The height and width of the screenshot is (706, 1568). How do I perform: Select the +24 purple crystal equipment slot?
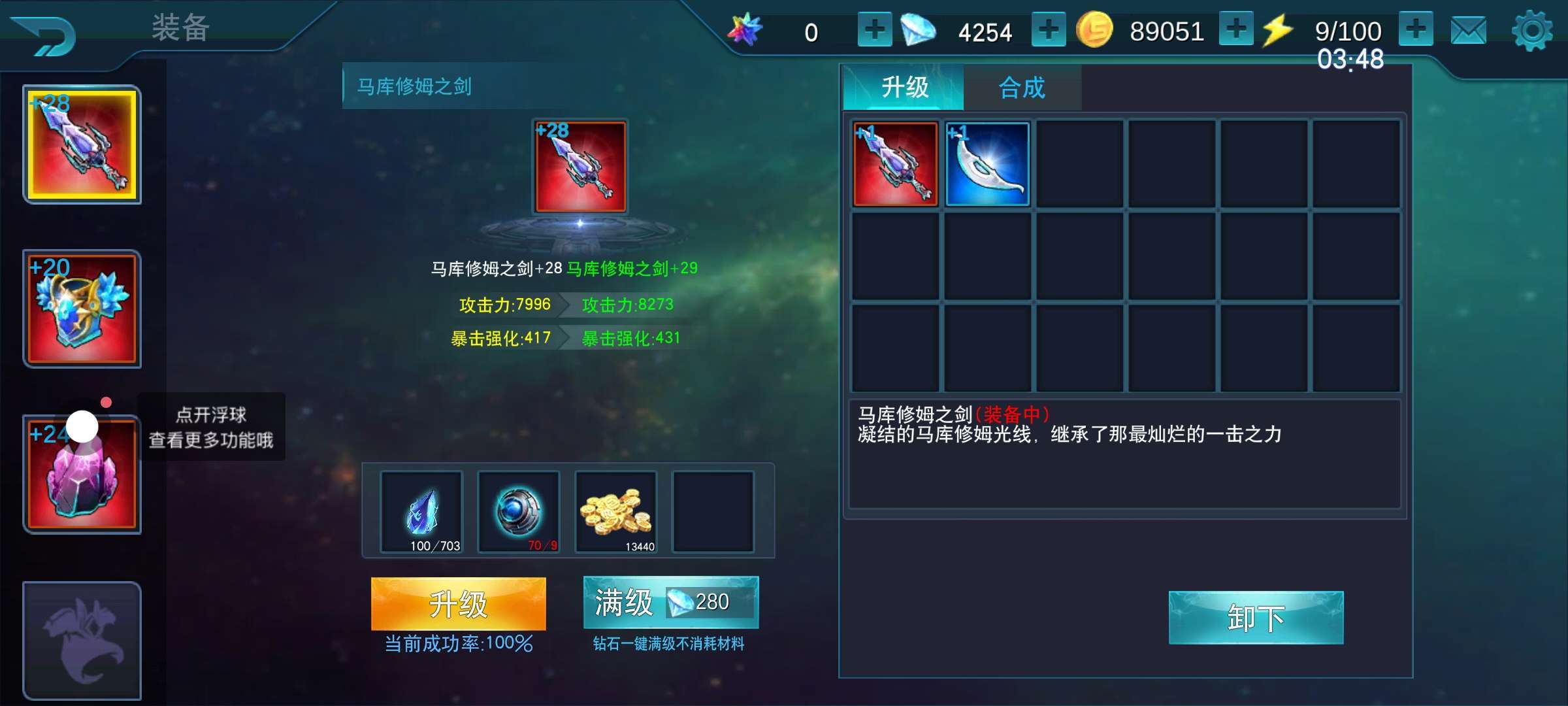pyautogui.click(x=82, y=474)
